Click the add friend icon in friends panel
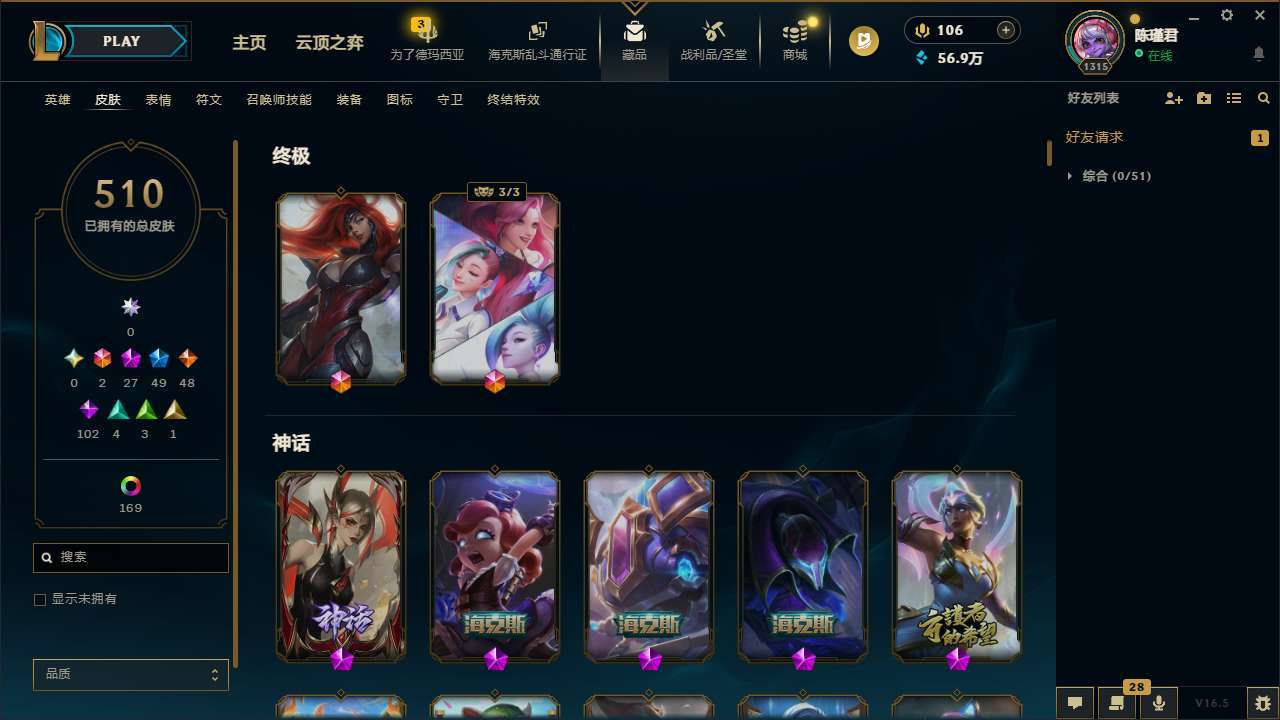Image resolution: width=1280 pixels, height=720 pixels. [1173, 98]
